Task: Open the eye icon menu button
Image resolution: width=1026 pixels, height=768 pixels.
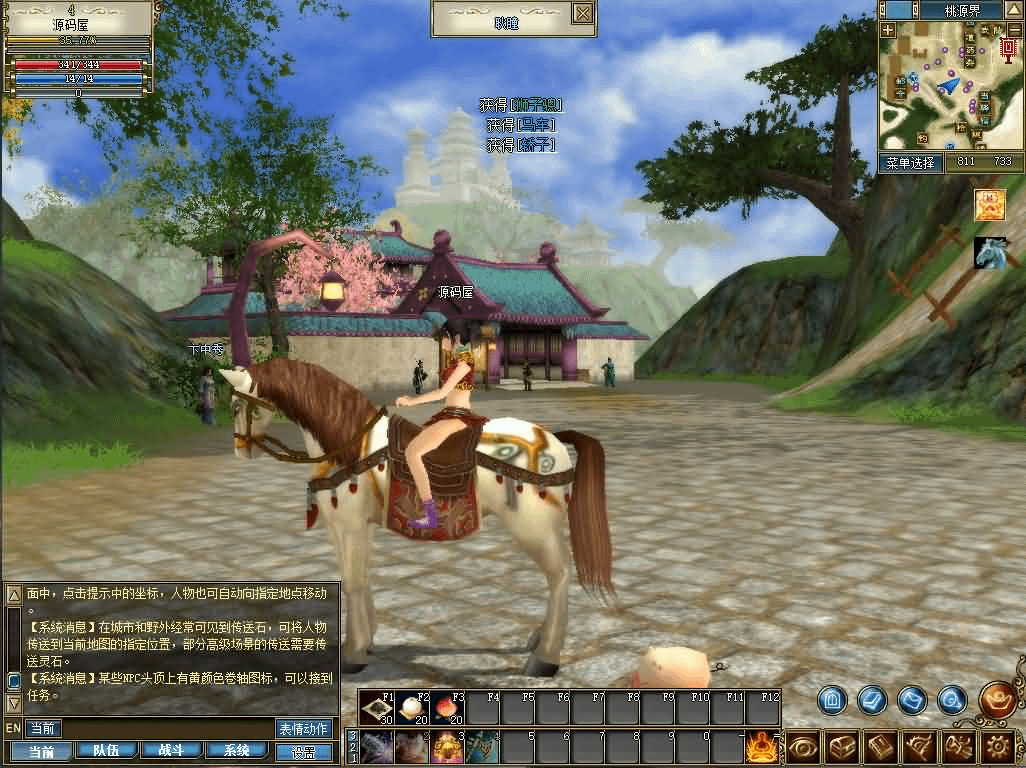Action: [x=802, y=747]
